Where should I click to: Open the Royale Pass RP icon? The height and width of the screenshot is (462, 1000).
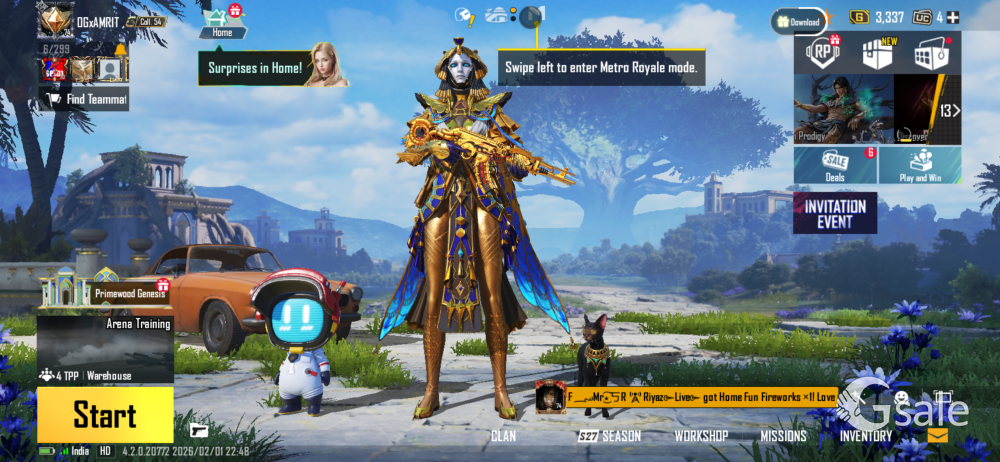[x=822, y=53]
